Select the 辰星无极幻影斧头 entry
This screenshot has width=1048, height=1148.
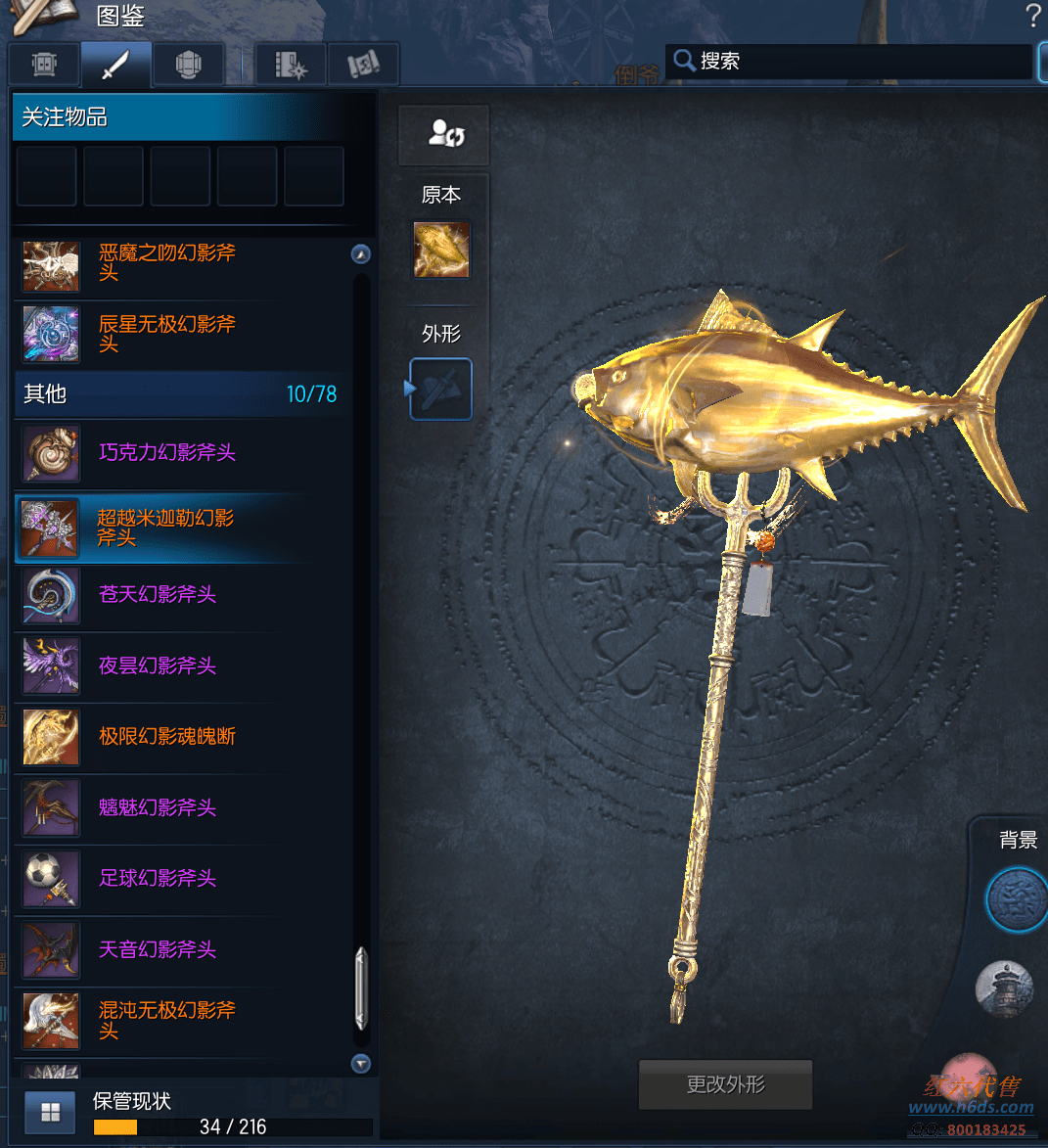point(167,334)
